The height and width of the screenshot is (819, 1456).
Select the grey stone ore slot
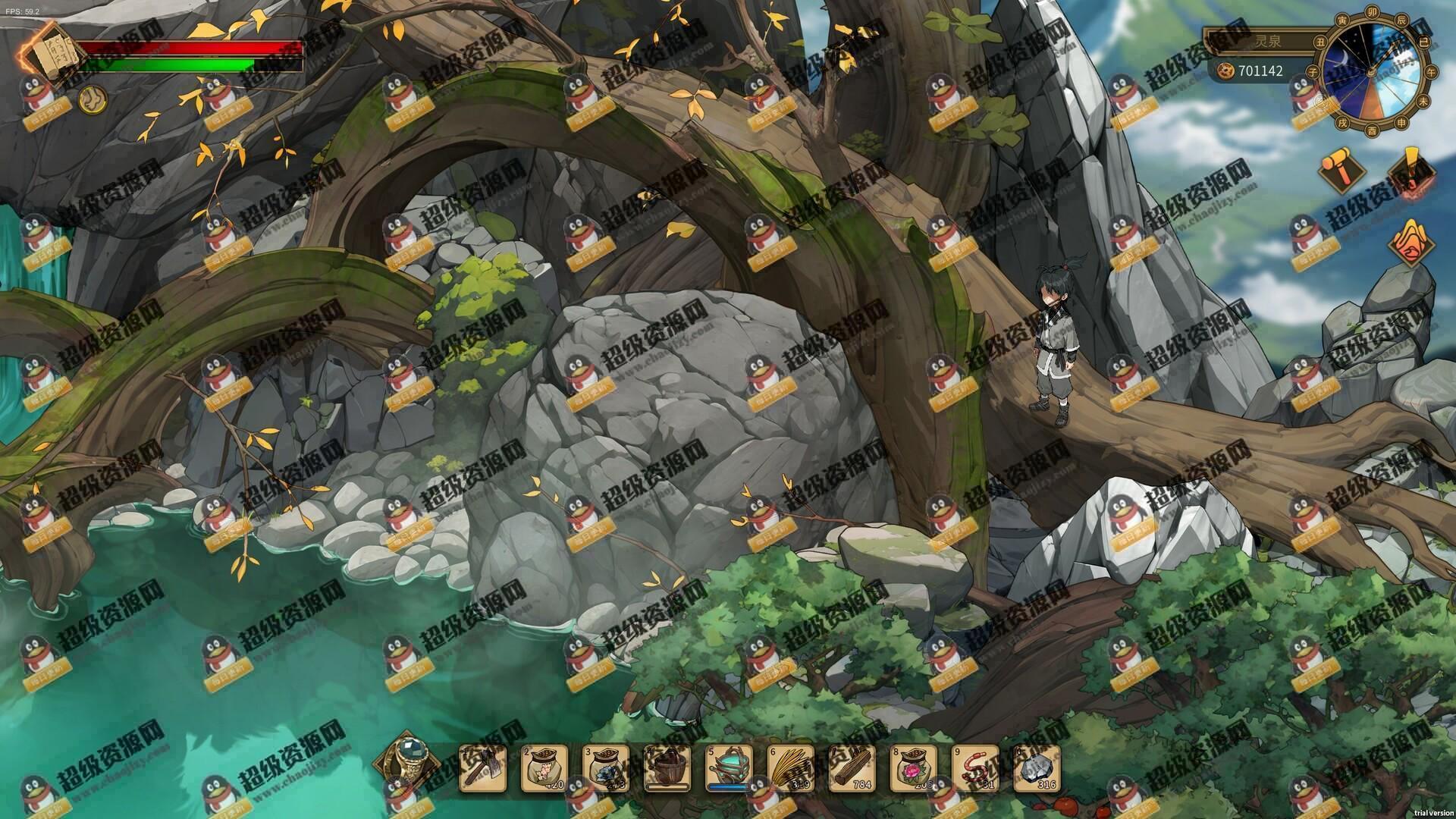tap(1037, 767)
